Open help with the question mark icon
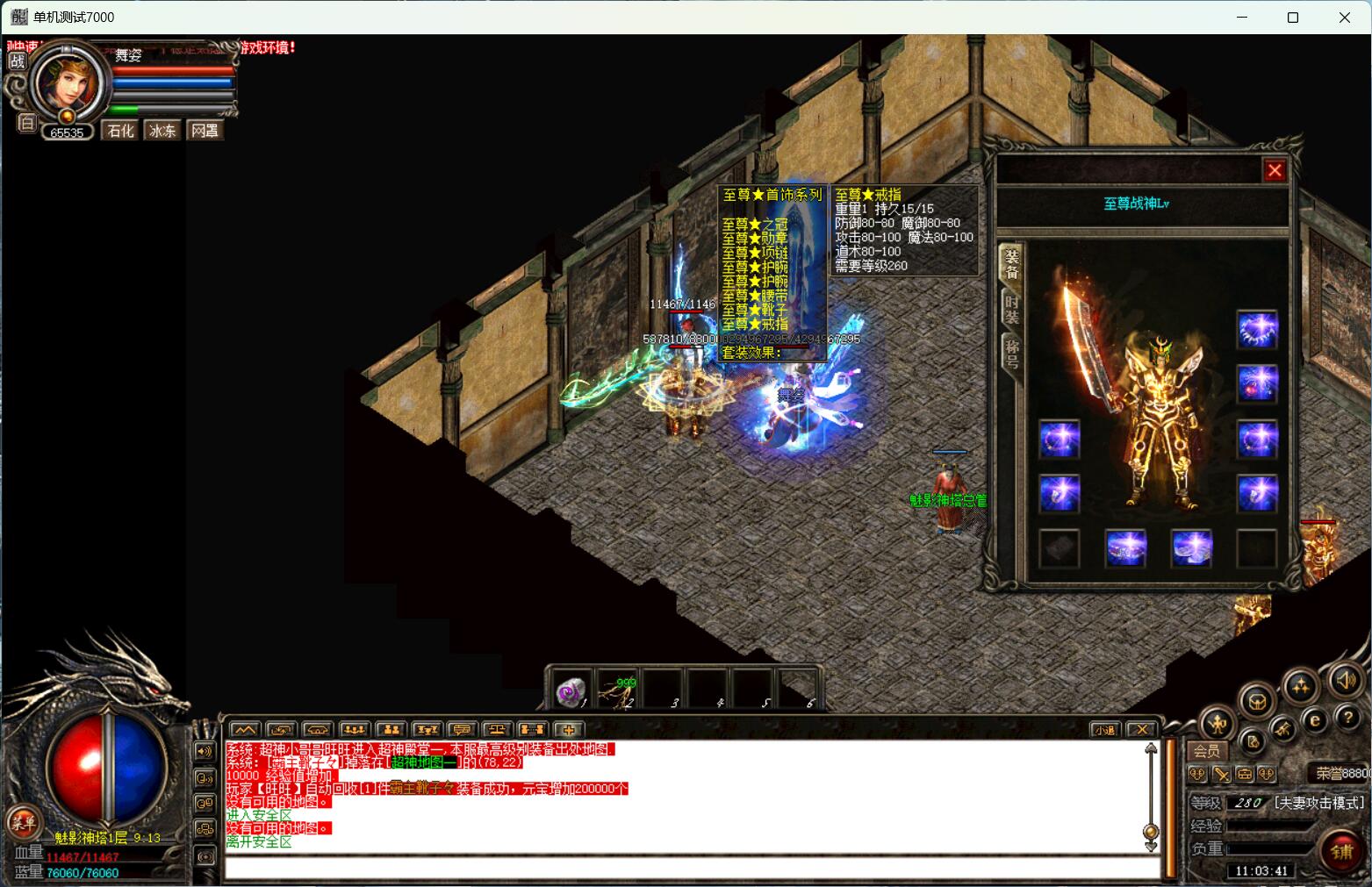The width and height of the screenshot is (1372, 887). pyautogui.click(x=1347, y=718)
